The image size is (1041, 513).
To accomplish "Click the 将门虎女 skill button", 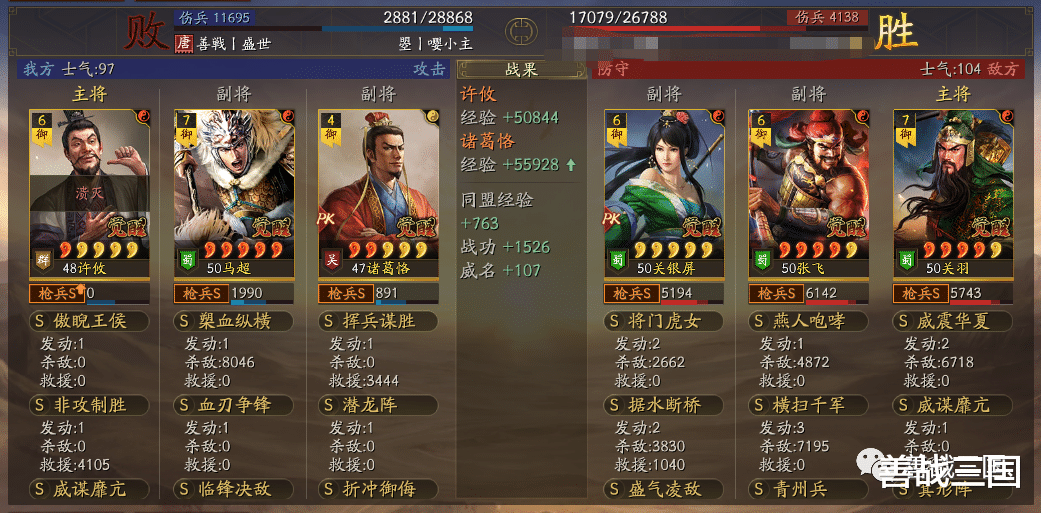I will tap(663, 322).
